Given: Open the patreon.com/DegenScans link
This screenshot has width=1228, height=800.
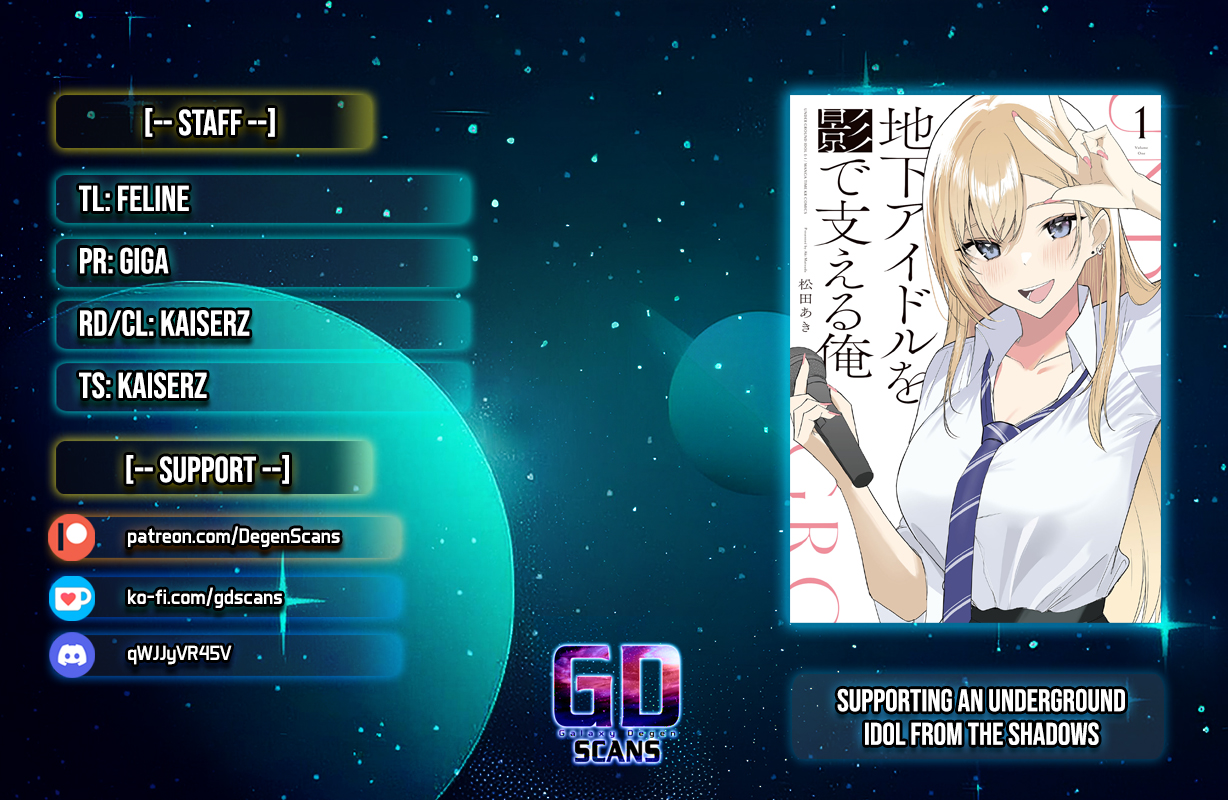Looking at the screenshot, I should click(x=233, y=538).
